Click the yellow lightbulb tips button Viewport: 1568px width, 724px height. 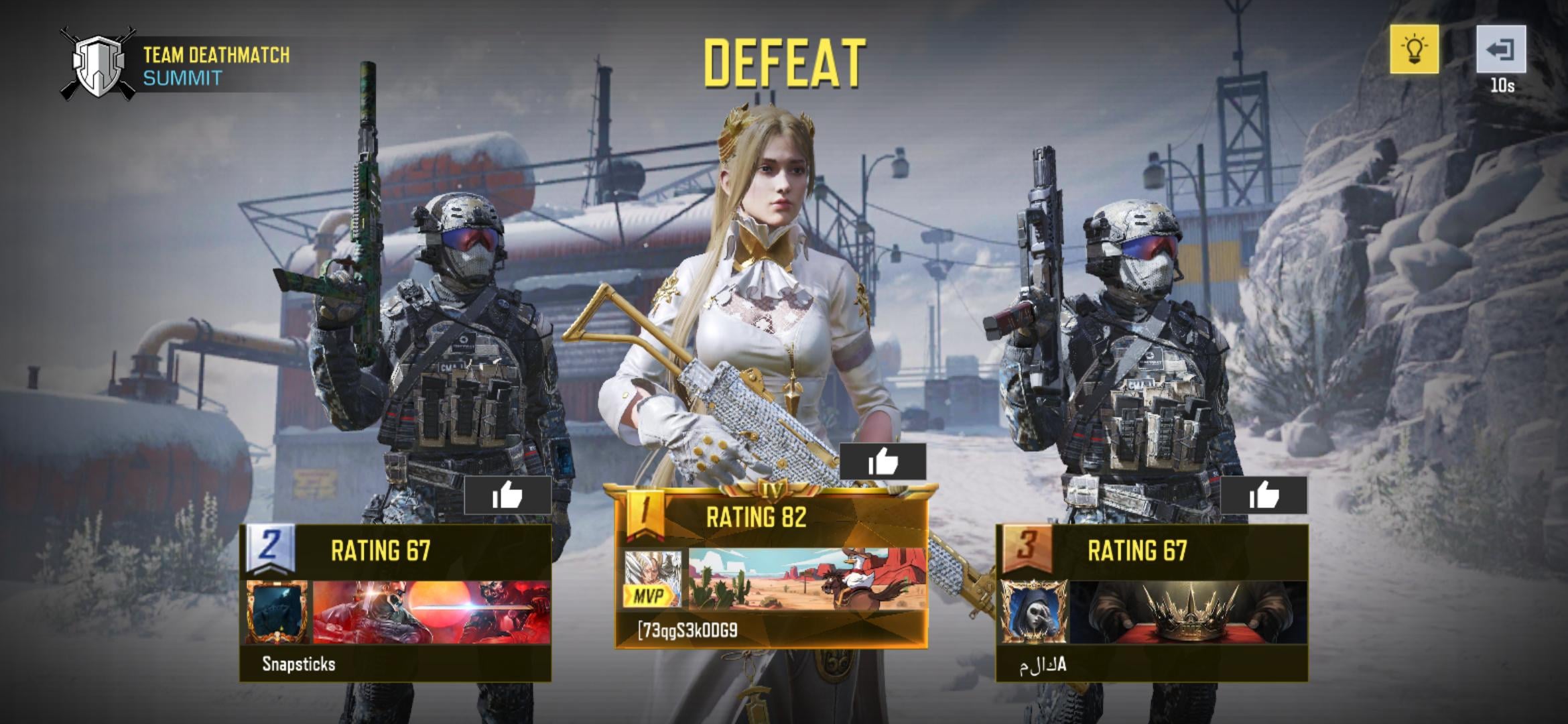(x=1414, y=49)
